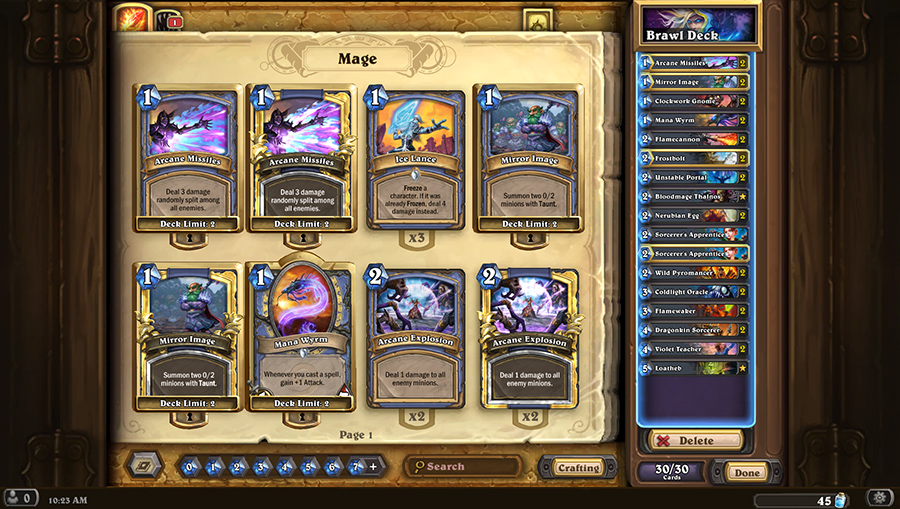The width and height of the screenshot is (900, 509).
Task: Choose Bloodmage Thalnos in the deck list
Action: 692,196
